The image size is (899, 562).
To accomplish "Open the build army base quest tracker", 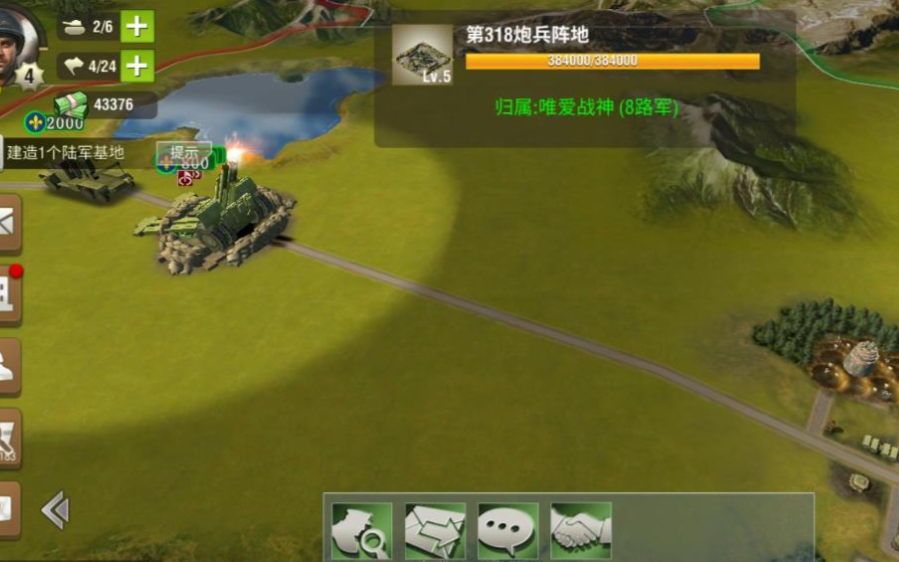I will [64, 153].
